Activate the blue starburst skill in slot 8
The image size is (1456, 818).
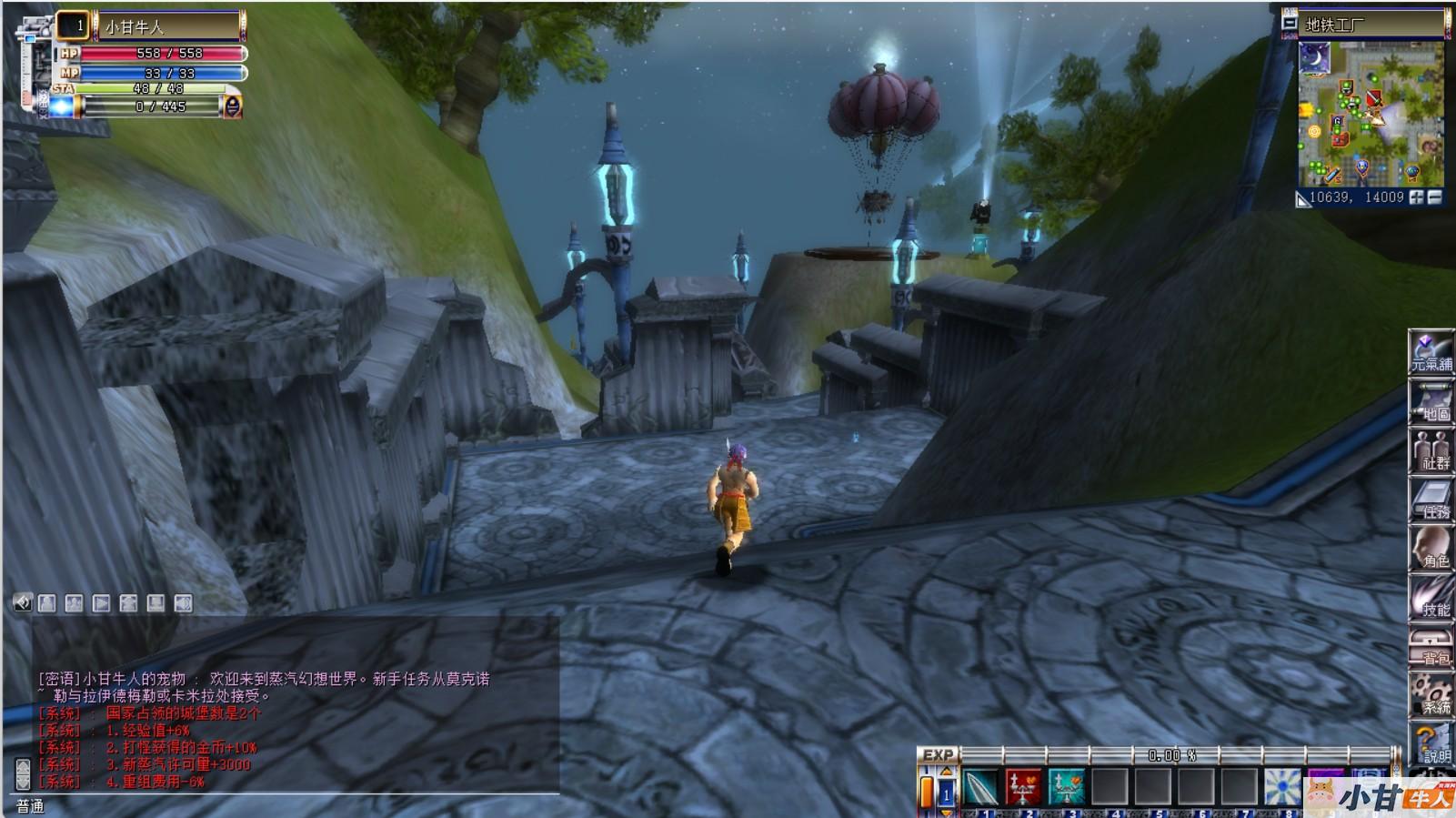point(1282,787)
